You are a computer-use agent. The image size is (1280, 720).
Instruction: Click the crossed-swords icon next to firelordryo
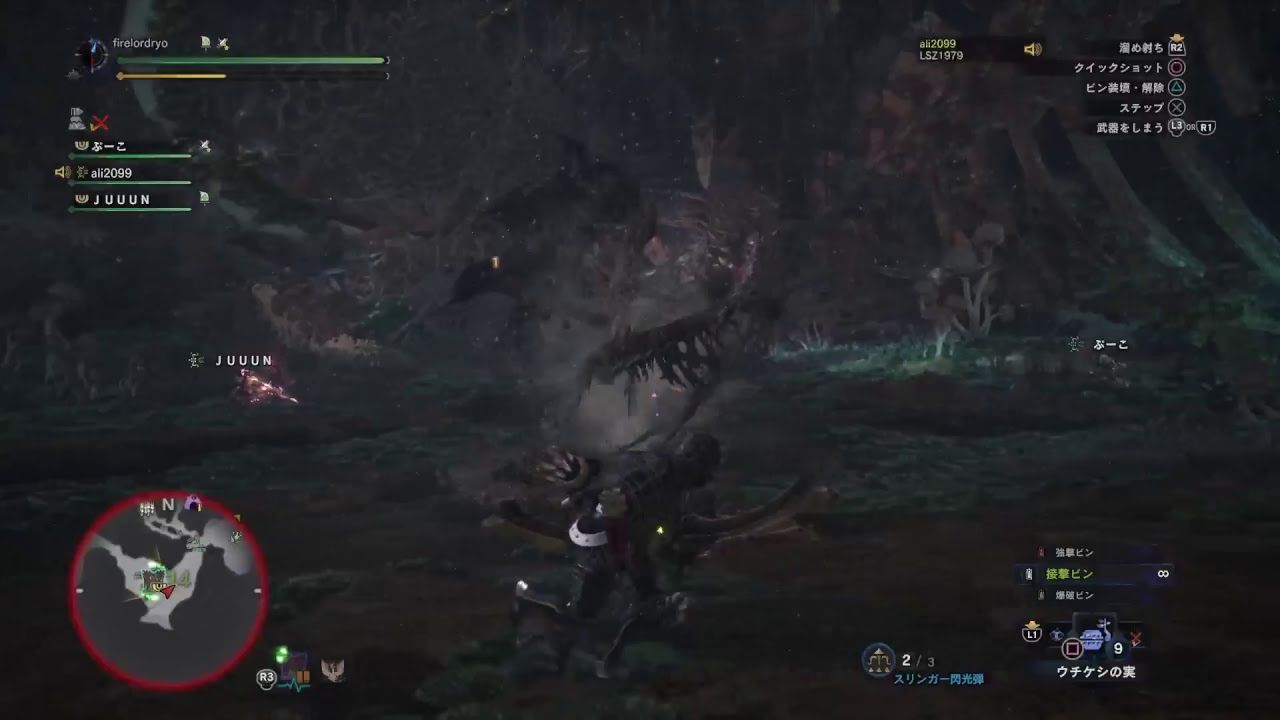(224, 43)
